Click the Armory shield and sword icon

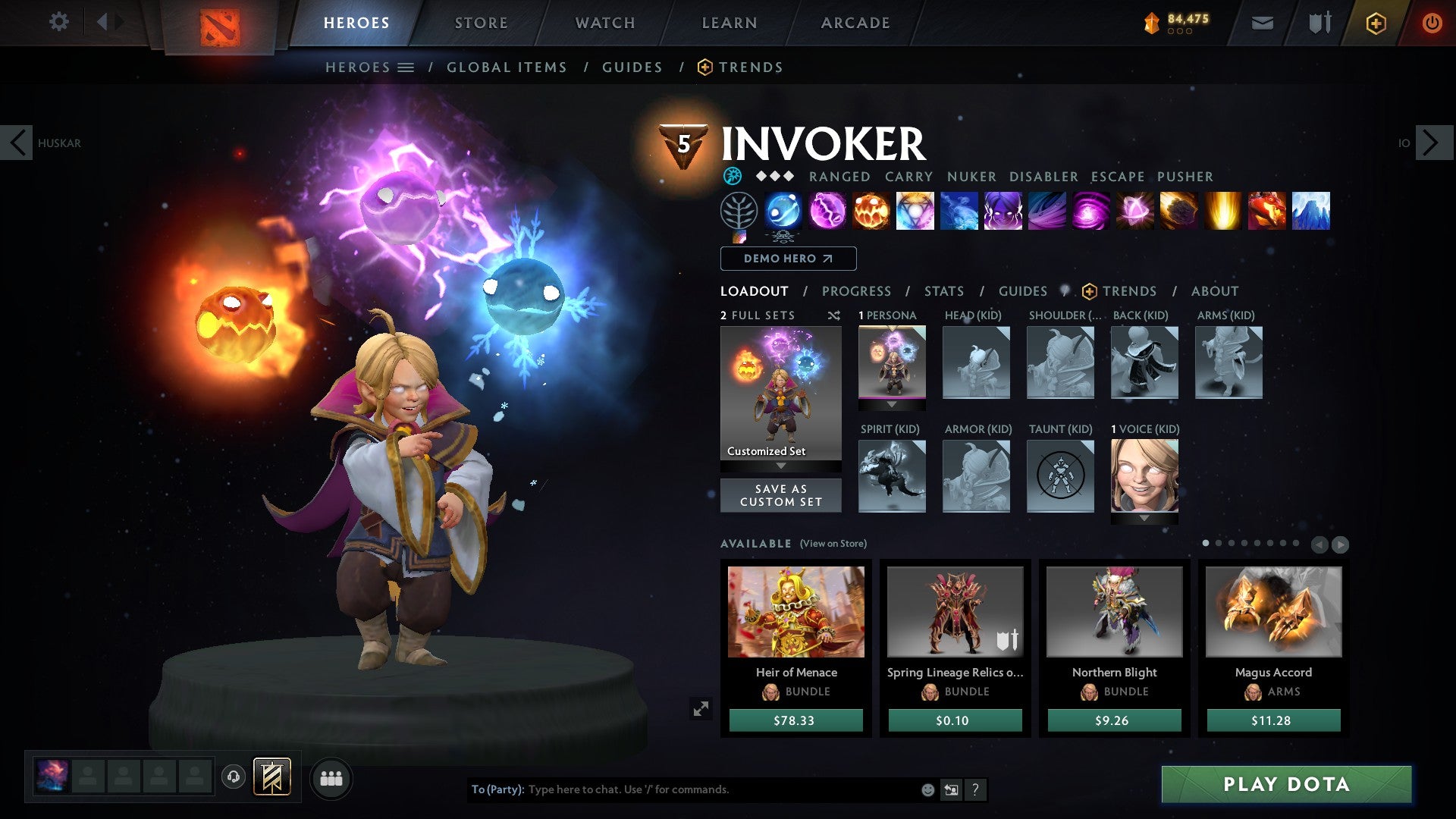coord(1320,23)
